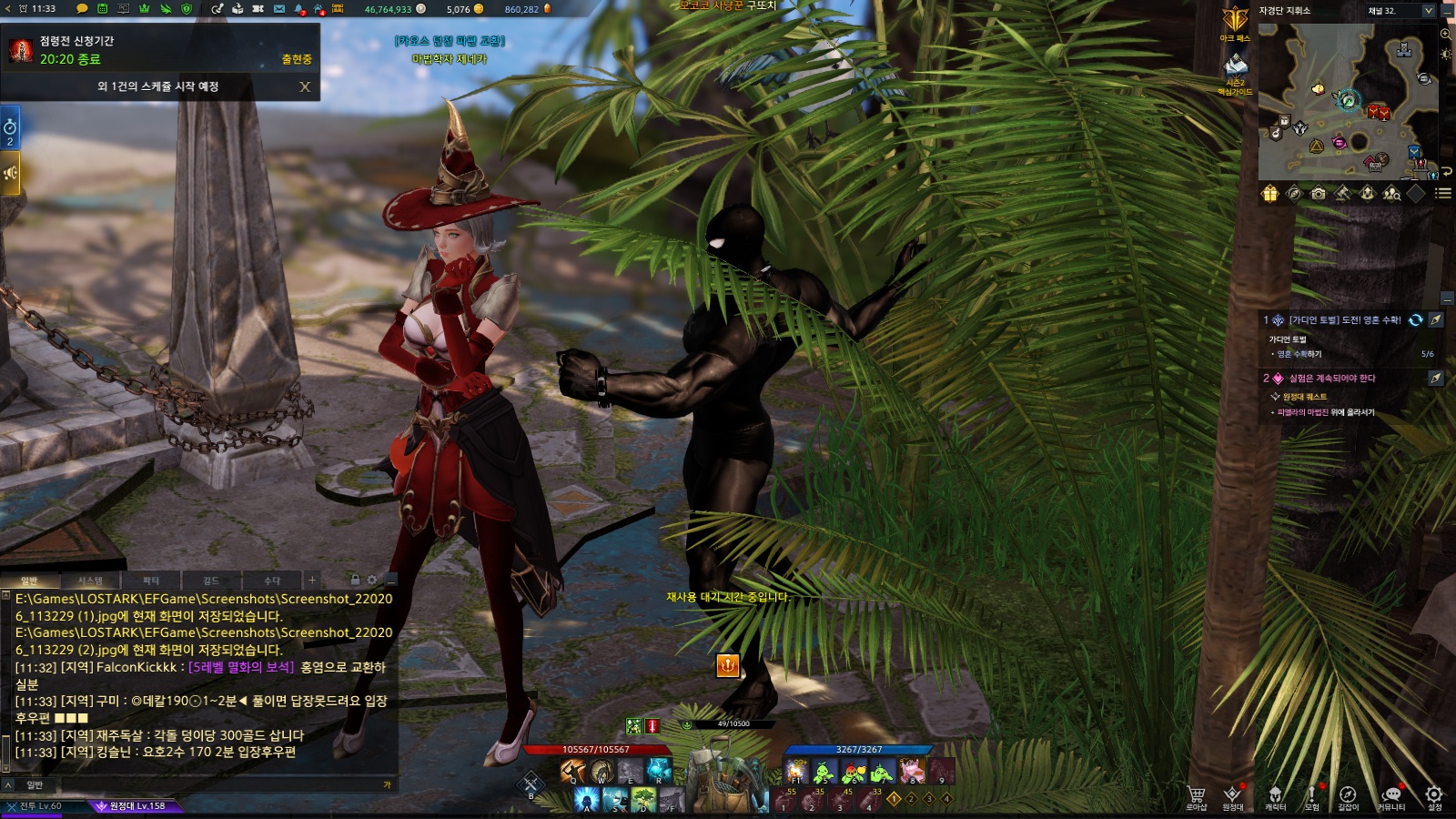This screenshot has height=819, width=1456.
Task: Open the 로아샵 shop cart
Action: tap(1197, 795)
